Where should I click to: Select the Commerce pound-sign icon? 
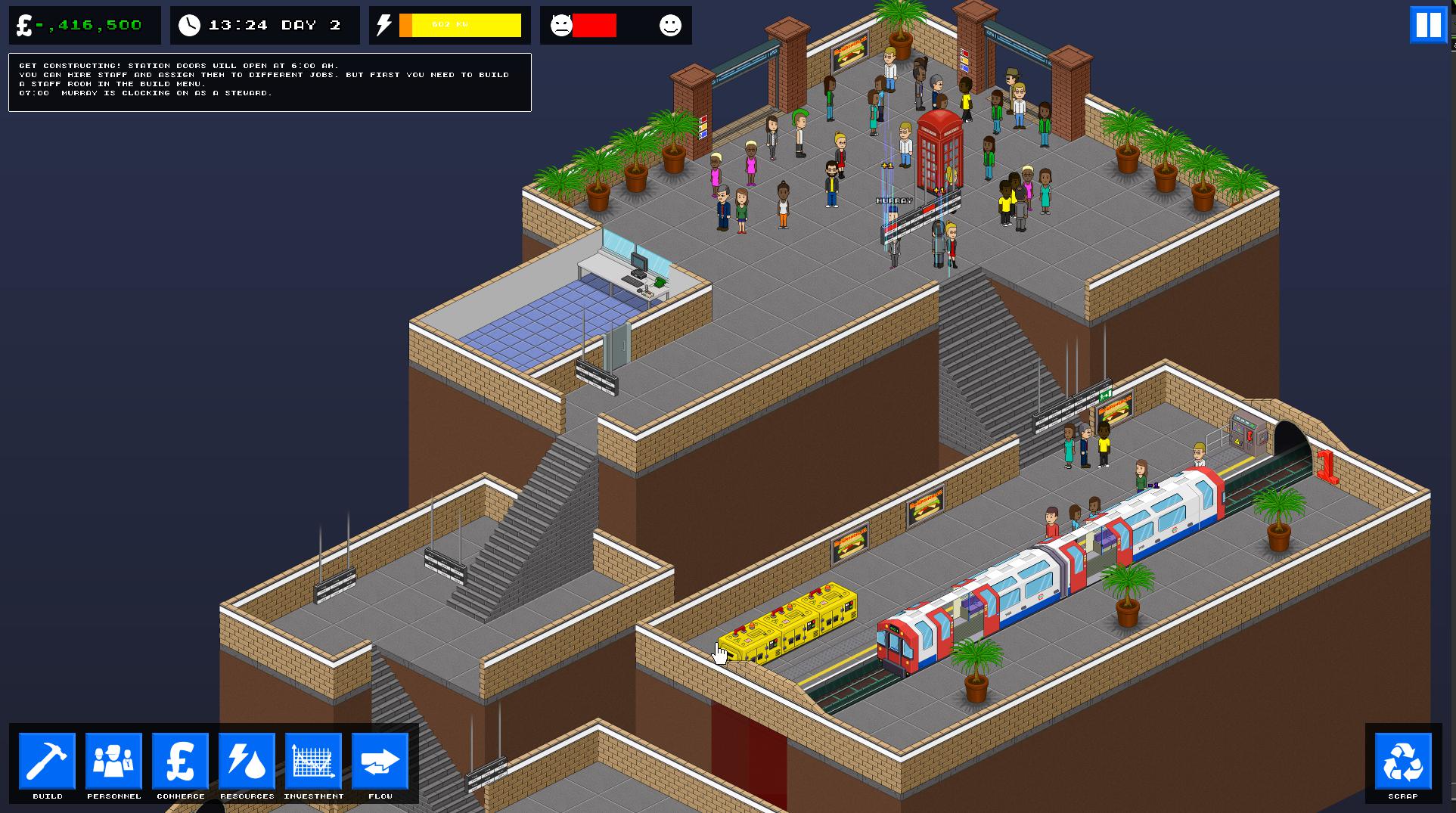[x=180, y=762]
